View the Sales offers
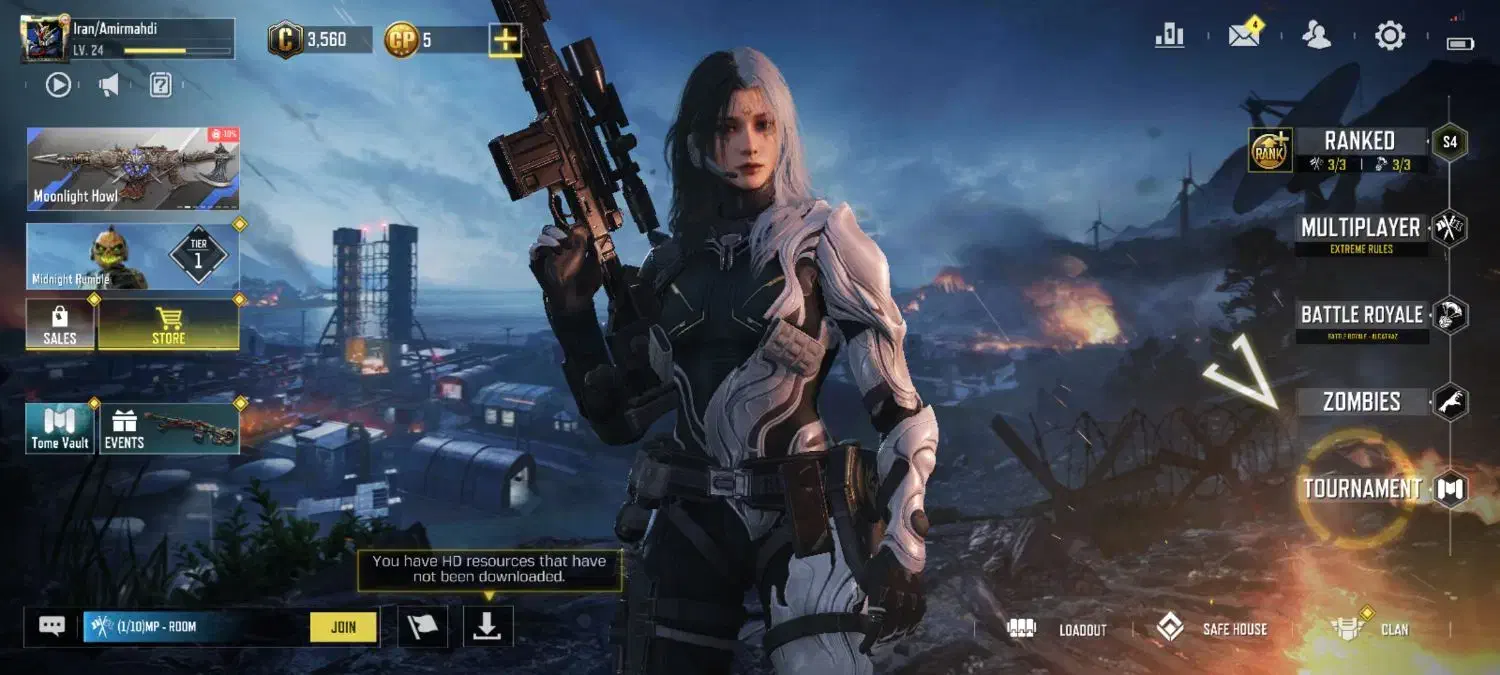The height and width of the screenshot is (675, 1500). [x=60, y=325]
